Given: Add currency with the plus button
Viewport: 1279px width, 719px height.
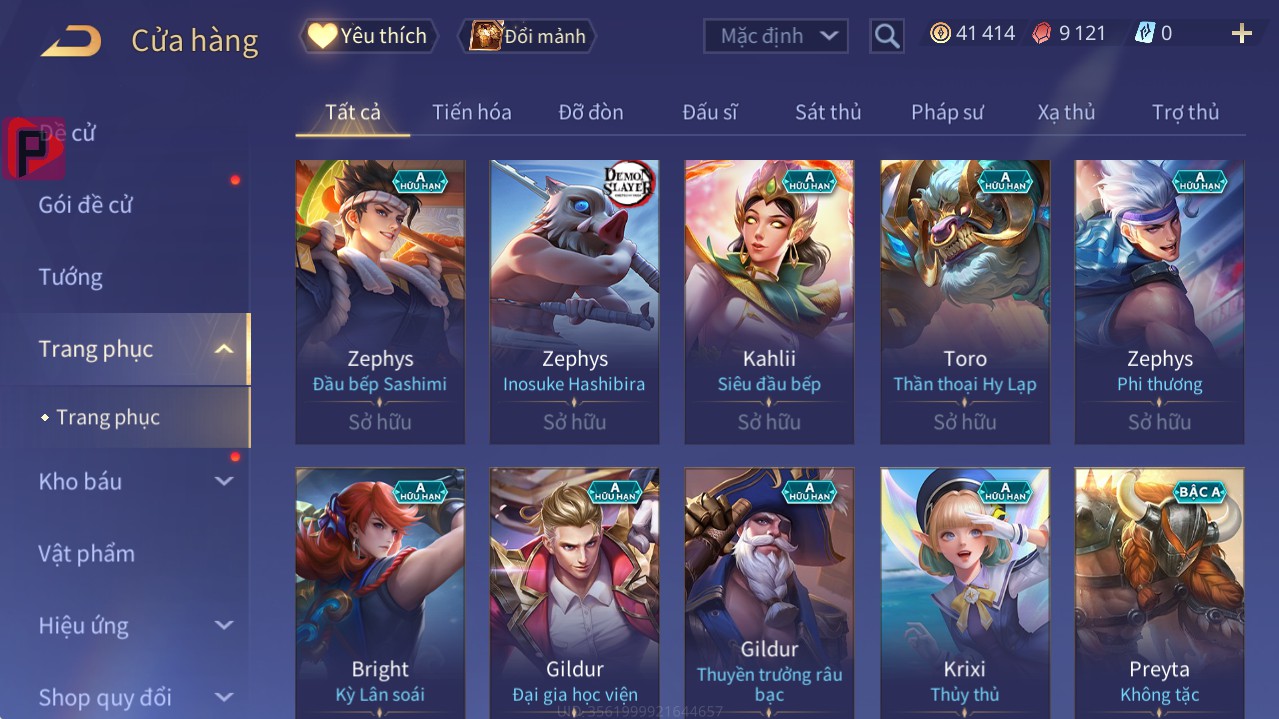Looking at the screenshot, I should [x=1241, y=34].
